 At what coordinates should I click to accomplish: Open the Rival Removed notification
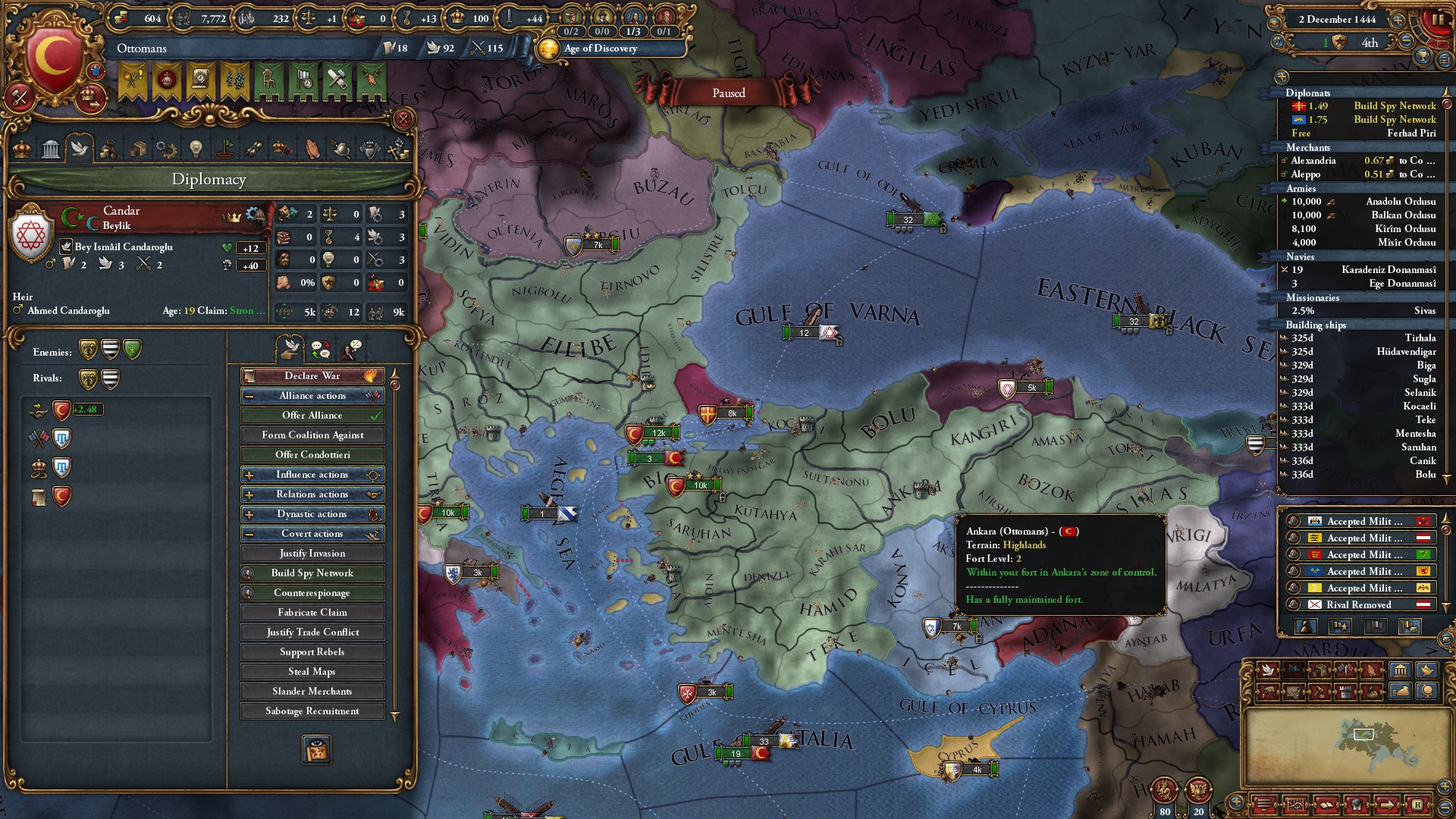click(x=1358, y=605)
